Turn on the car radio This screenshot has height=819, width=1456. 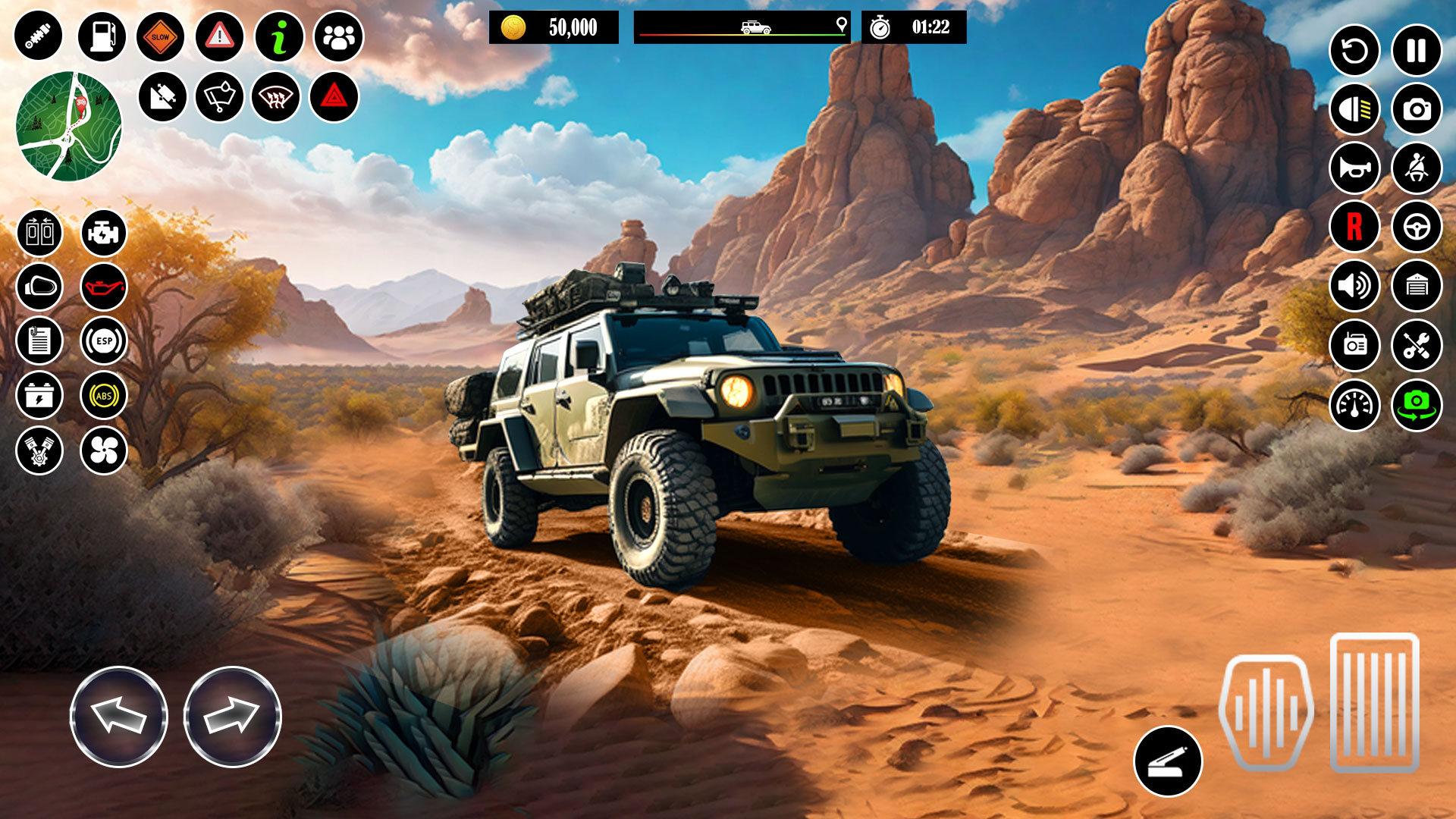1357,346
